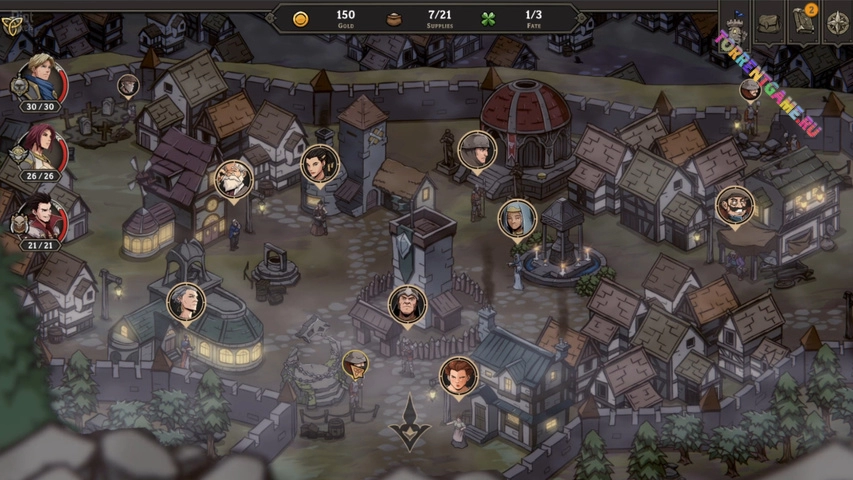Viewport: 853px width, 480px height.
Task: Select the grey-haired man marker at the domed building
Action: point(186,302)
